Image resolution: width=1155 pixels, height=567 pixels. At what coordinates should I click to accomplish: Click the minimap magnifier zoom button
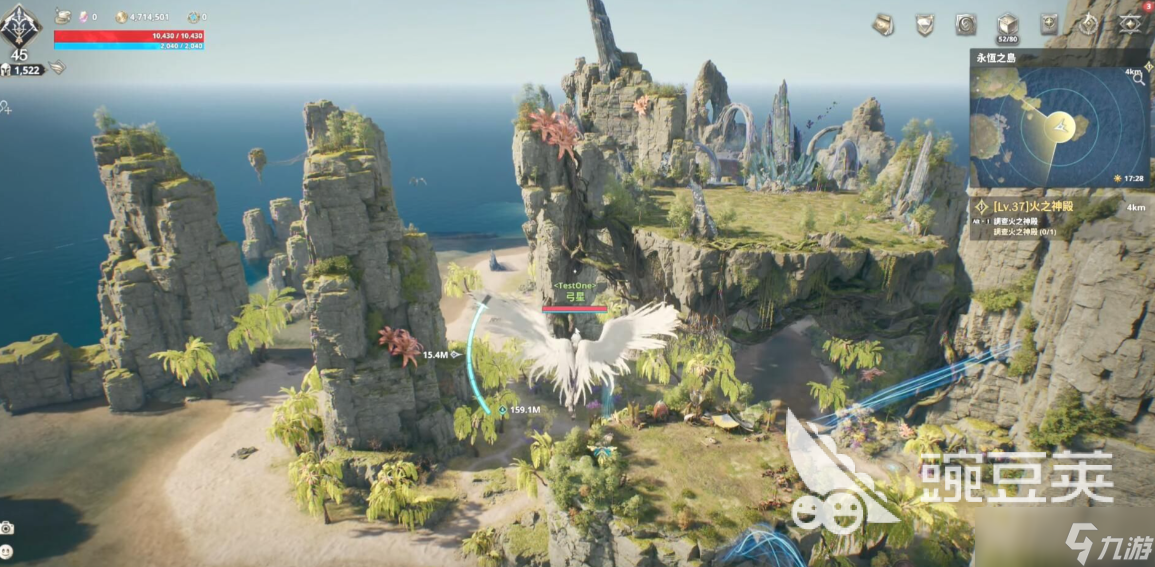[x=1138, y=79]
